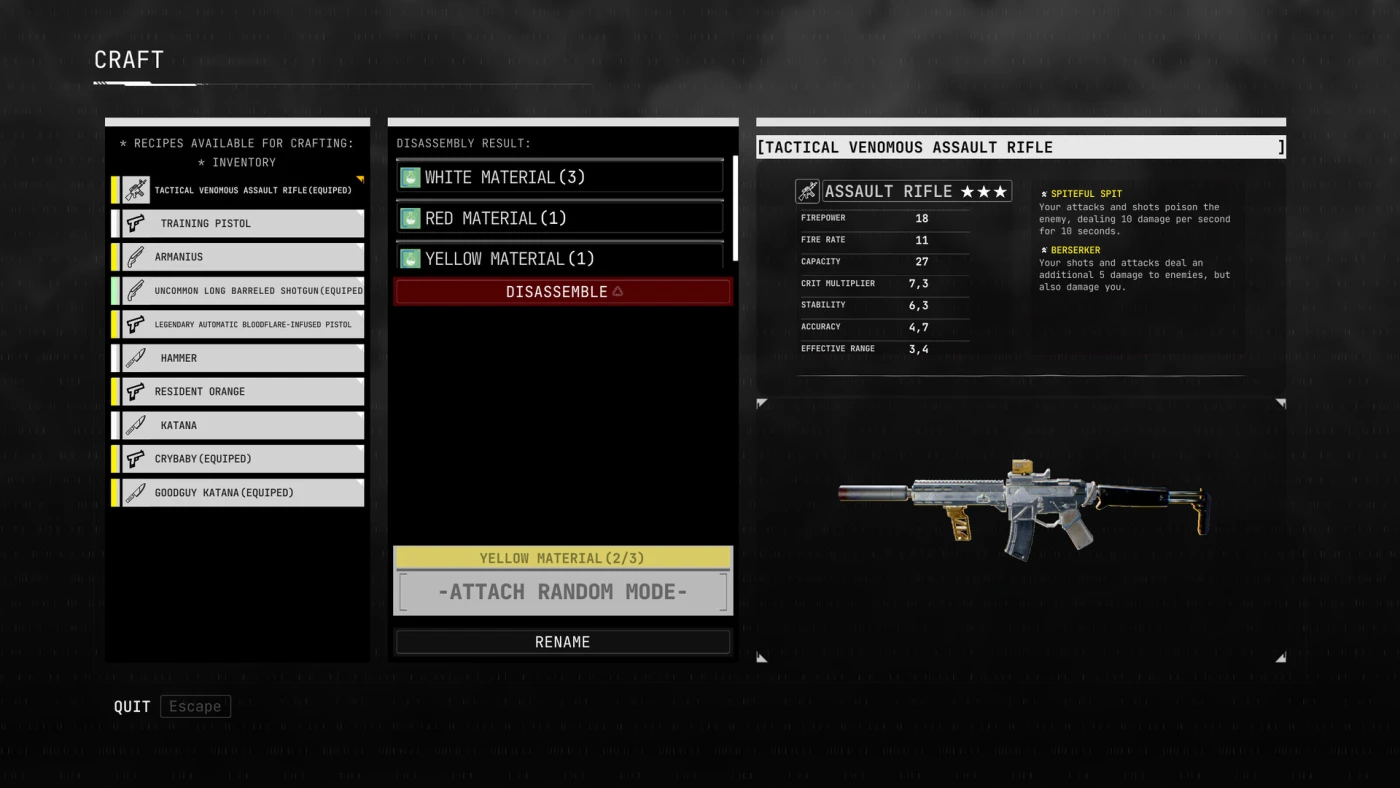Click the Red Material disassembly result

(x=560, y=218)
